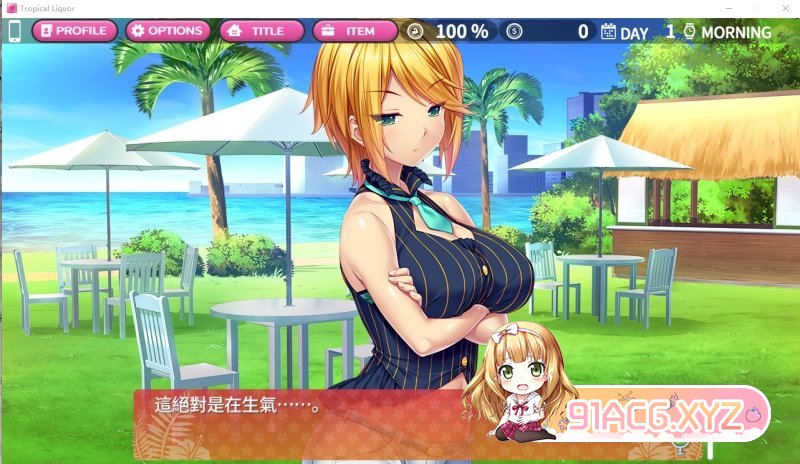The height and width of the screenshot is (464, 800).
Task: Open the Item menu
Action: click(355, 31)
